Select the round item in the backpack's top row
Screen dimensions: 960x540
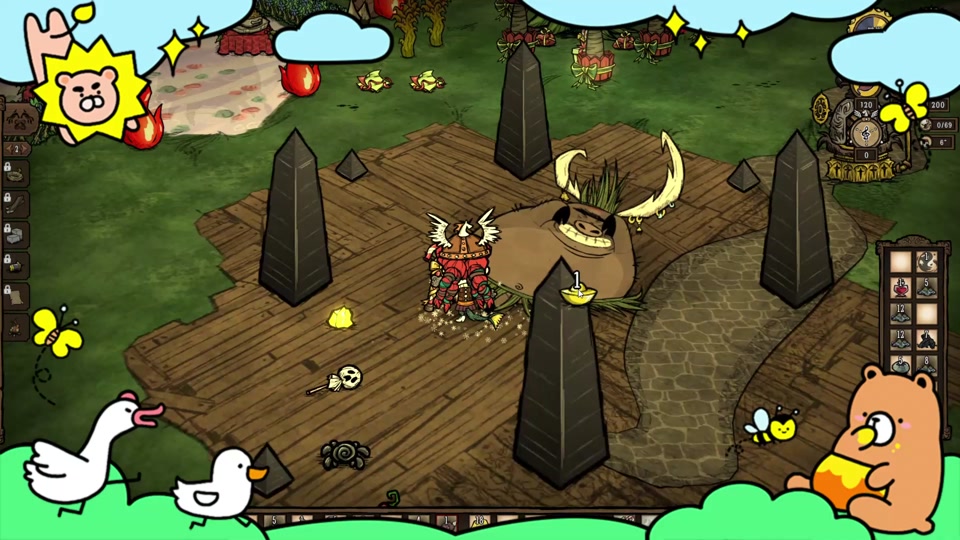click(x=927, y=262)
